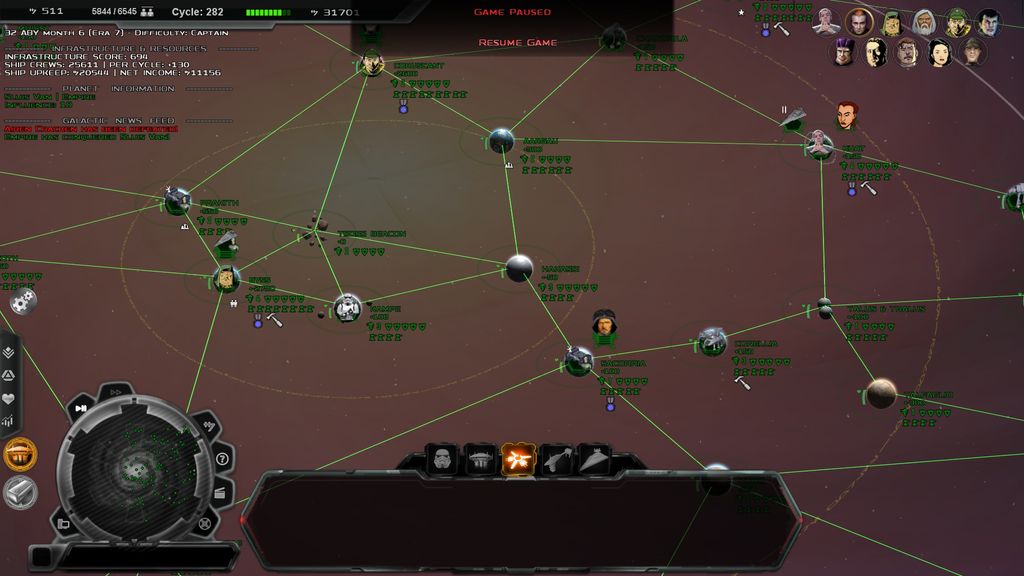Click the orange emblem round button
This screenshot has width=1024, height=576.
coord(20,455)
